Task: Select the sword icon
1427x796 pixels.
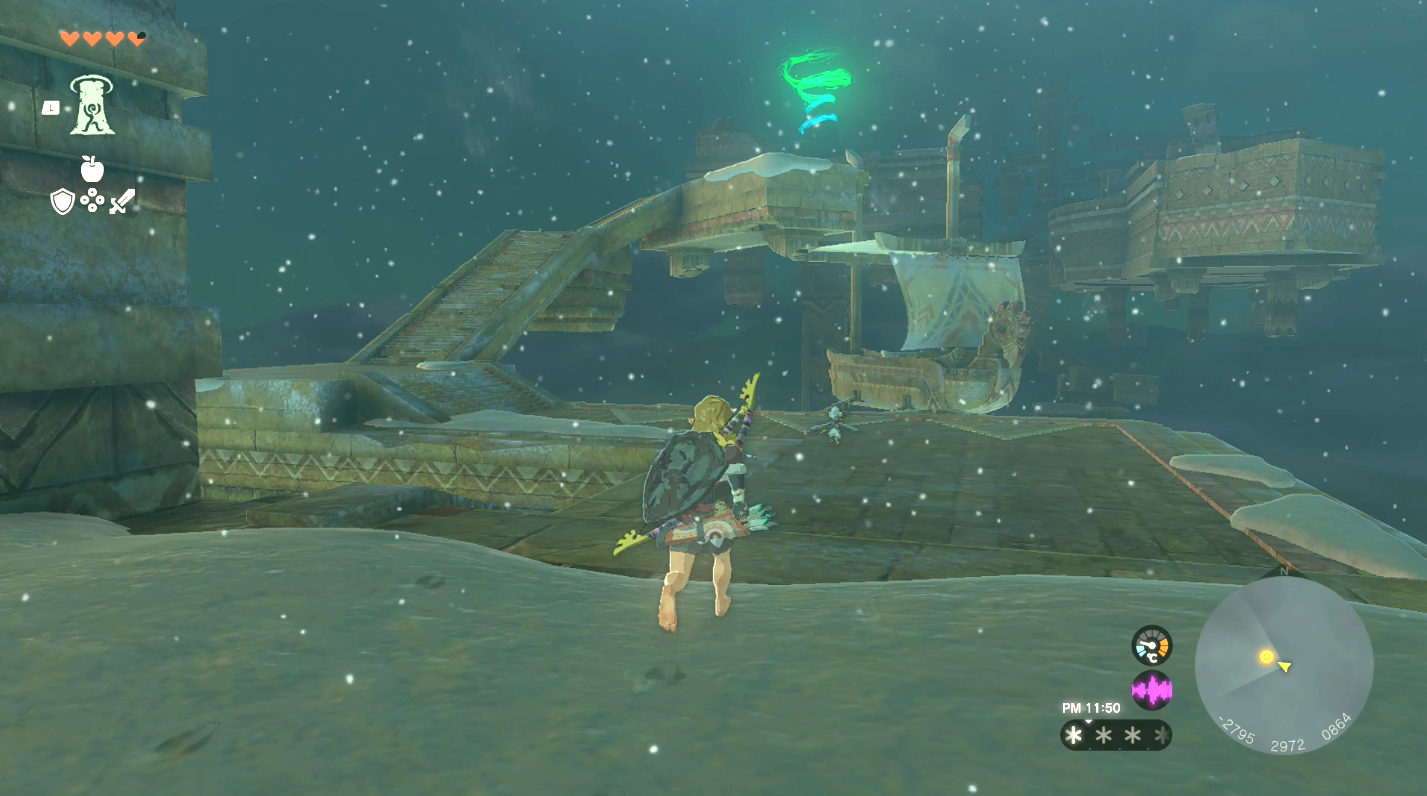Action: 122,202
